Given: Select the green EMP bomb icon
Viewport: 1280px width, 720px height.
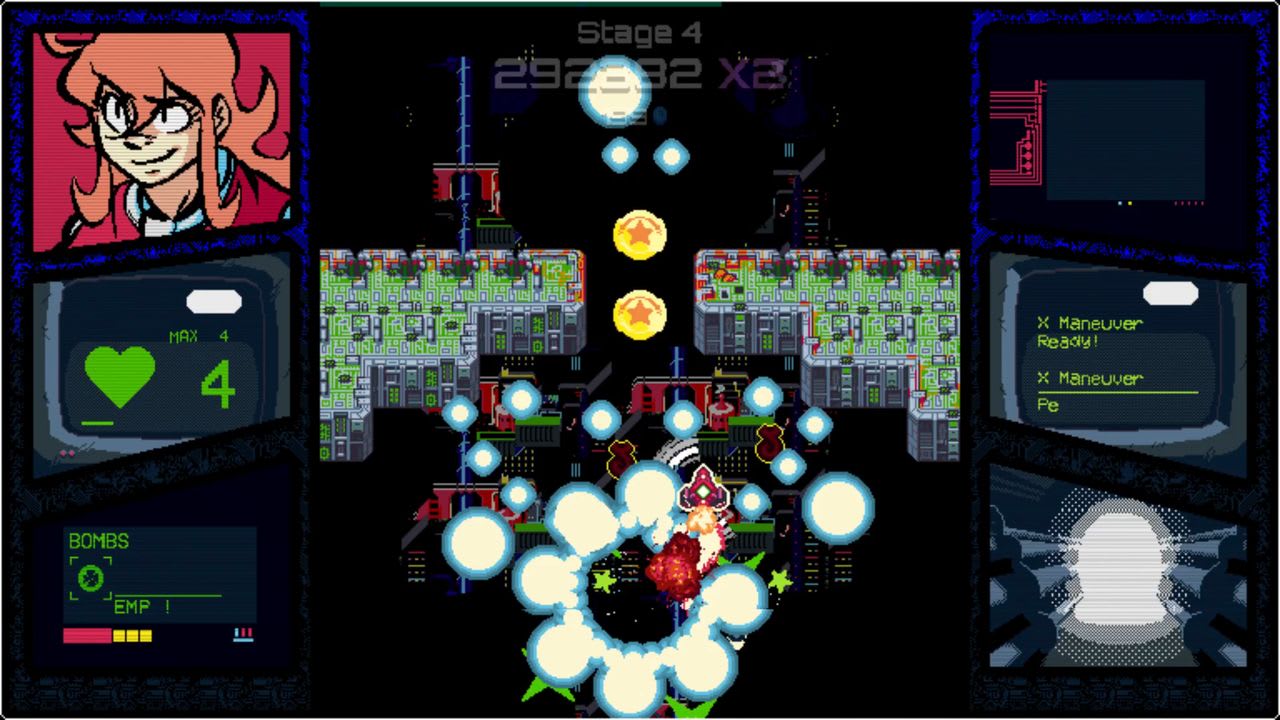Looking at the screenshot, I should point(90,578).
